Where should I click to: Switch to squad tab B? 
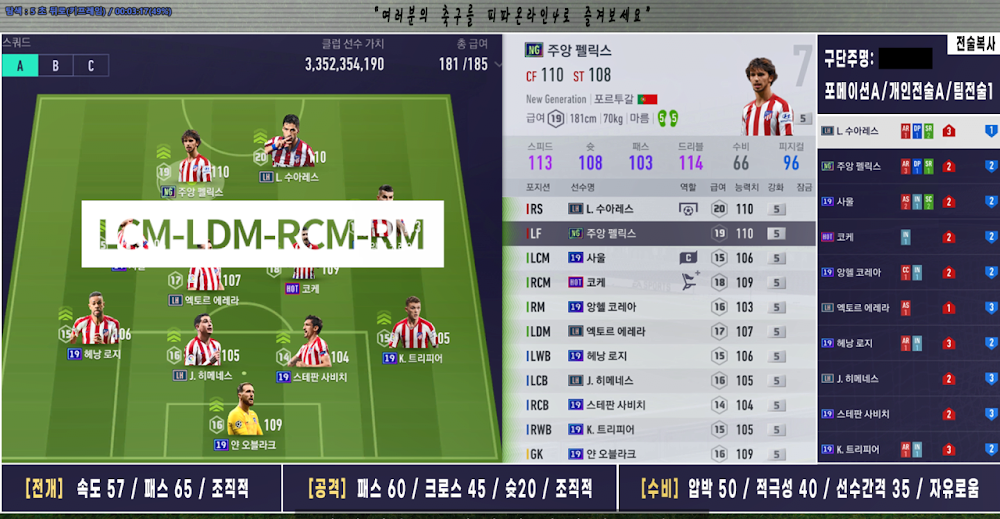(55, 66)
